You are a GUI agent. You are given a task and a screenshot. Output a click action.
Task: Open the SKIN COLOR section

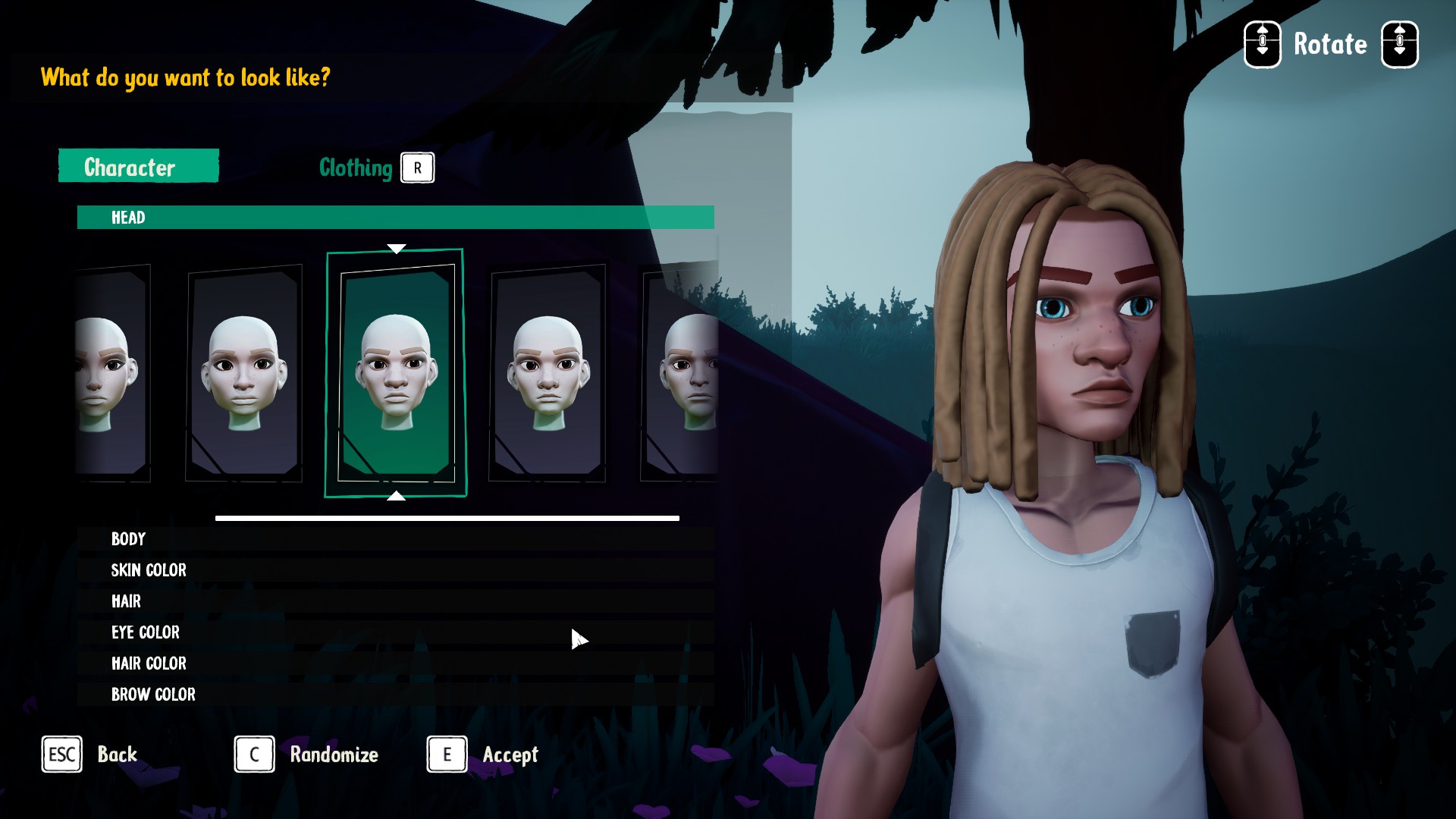click(x=395, y=570)
